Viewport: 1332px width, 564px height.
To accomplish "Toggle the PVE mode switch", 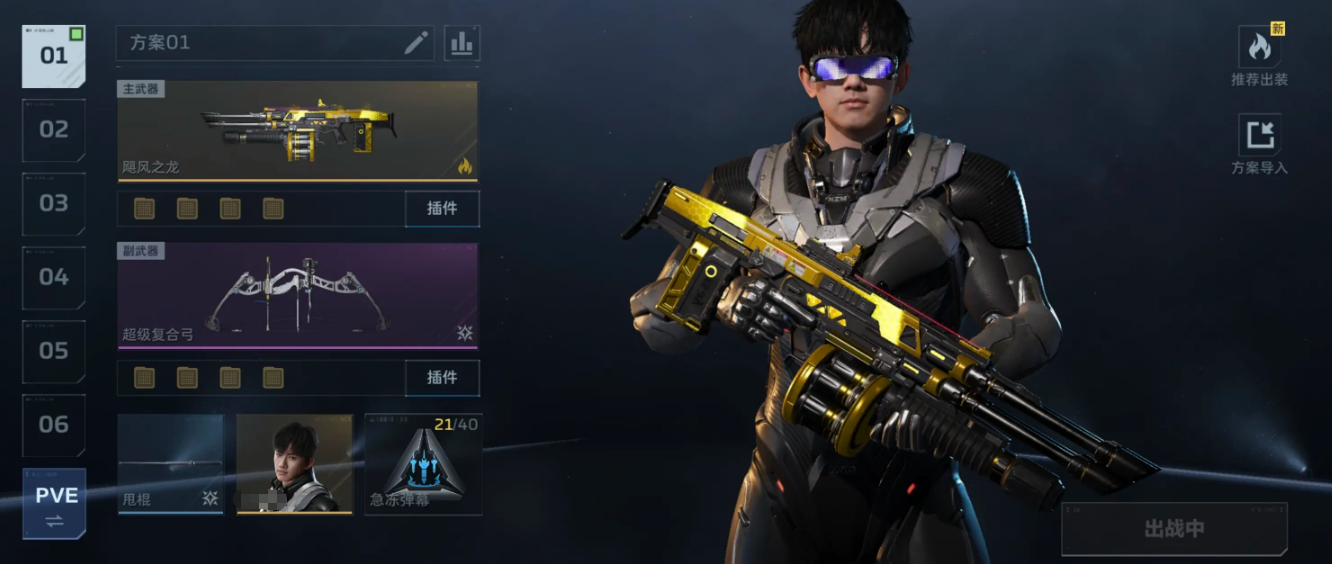I will click(x=54, y=503).
